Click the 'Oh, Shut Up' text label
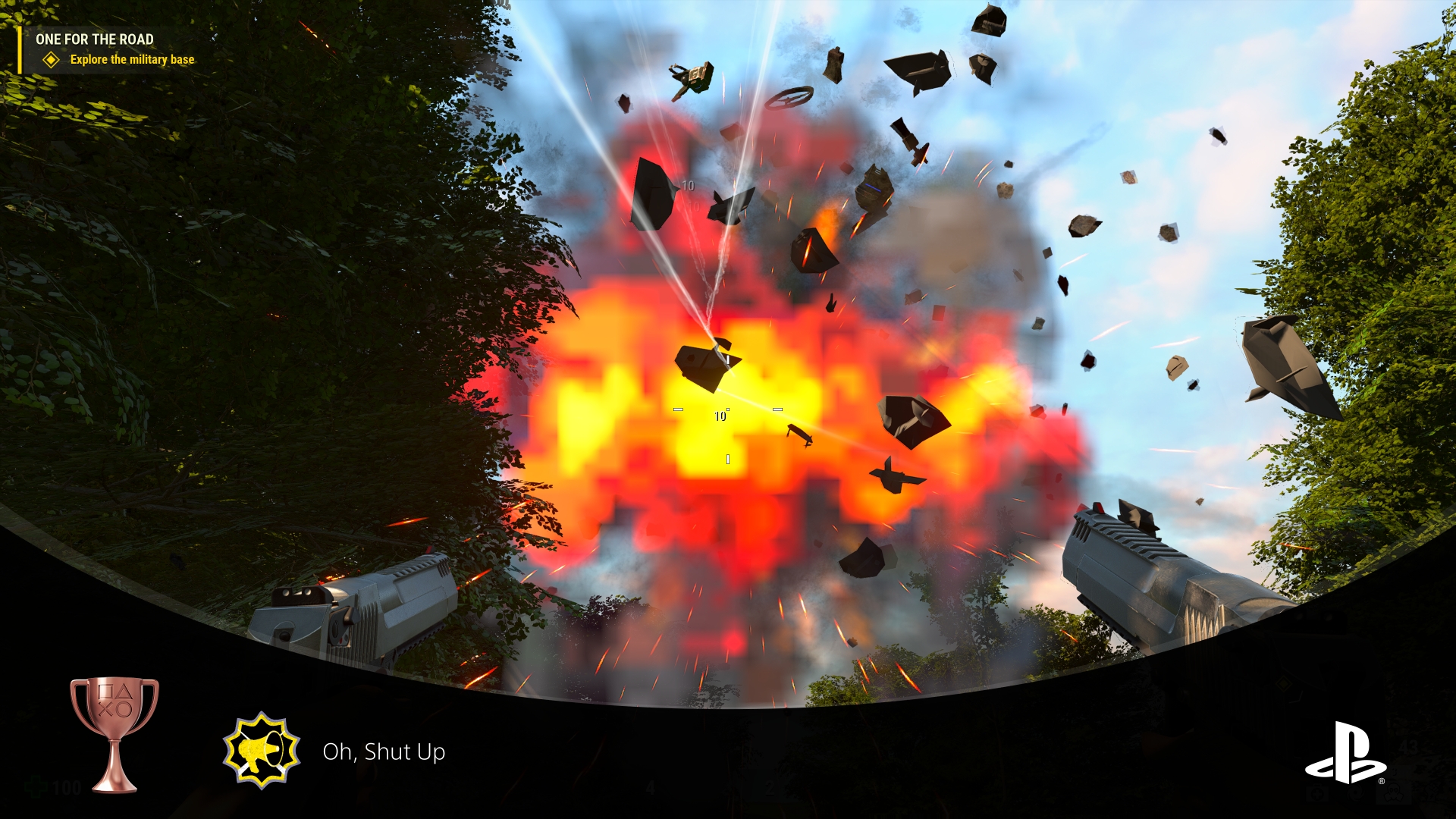Screen dimensions: 1456x819 click(x=384, y=753)
